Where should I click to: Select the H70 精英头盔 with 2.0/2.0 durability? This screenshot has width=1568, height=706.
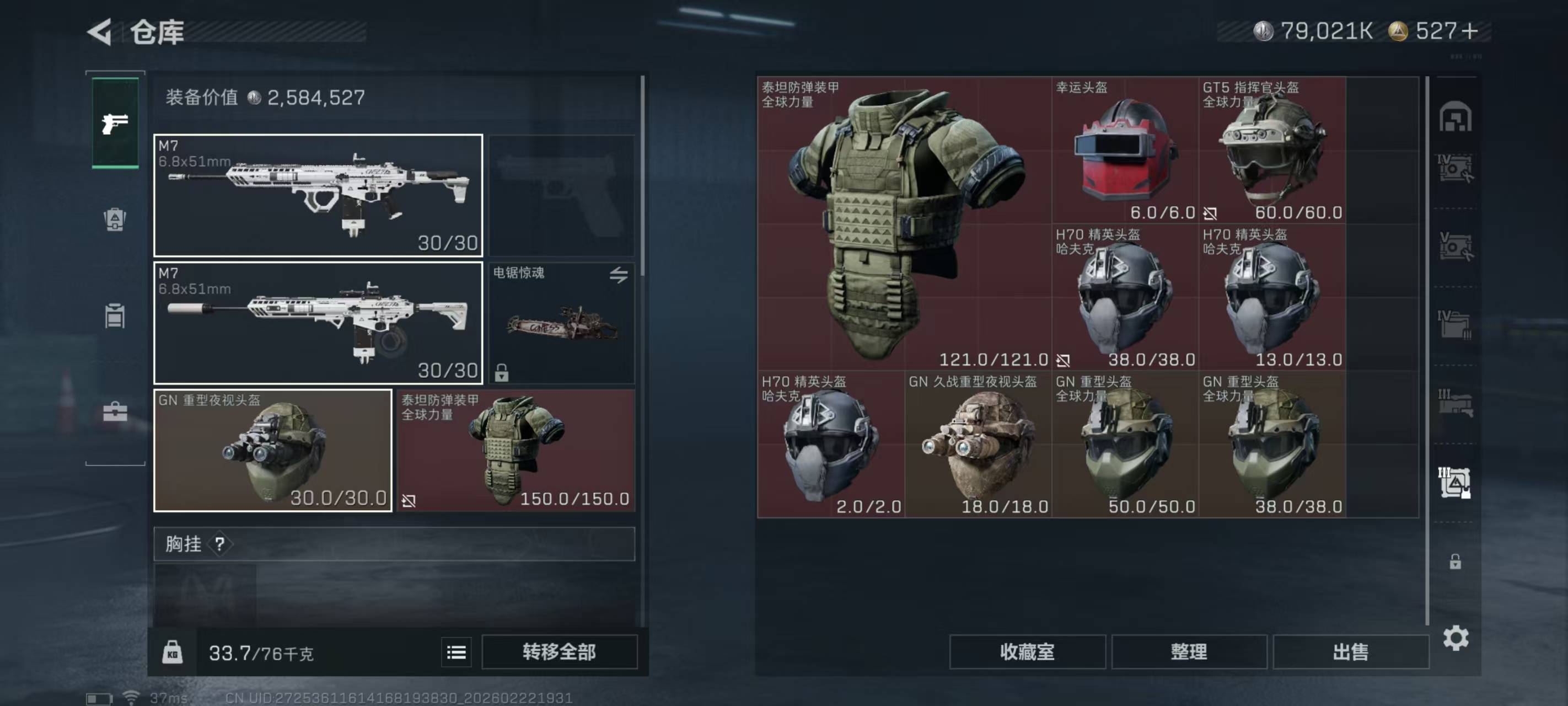click(x=831, y=445)
